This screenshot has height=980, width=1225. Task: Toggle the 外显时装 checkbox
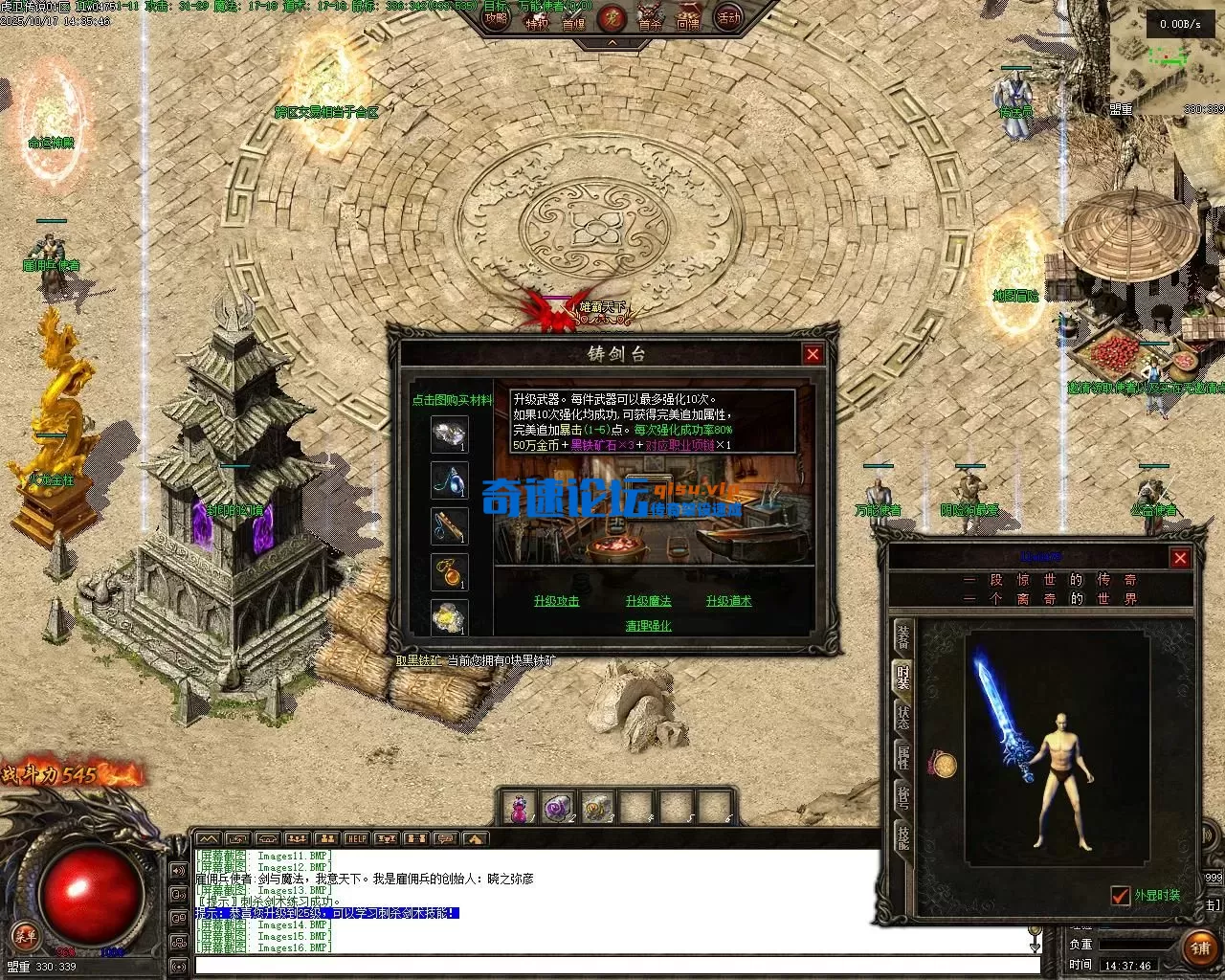pos(1121,896)
